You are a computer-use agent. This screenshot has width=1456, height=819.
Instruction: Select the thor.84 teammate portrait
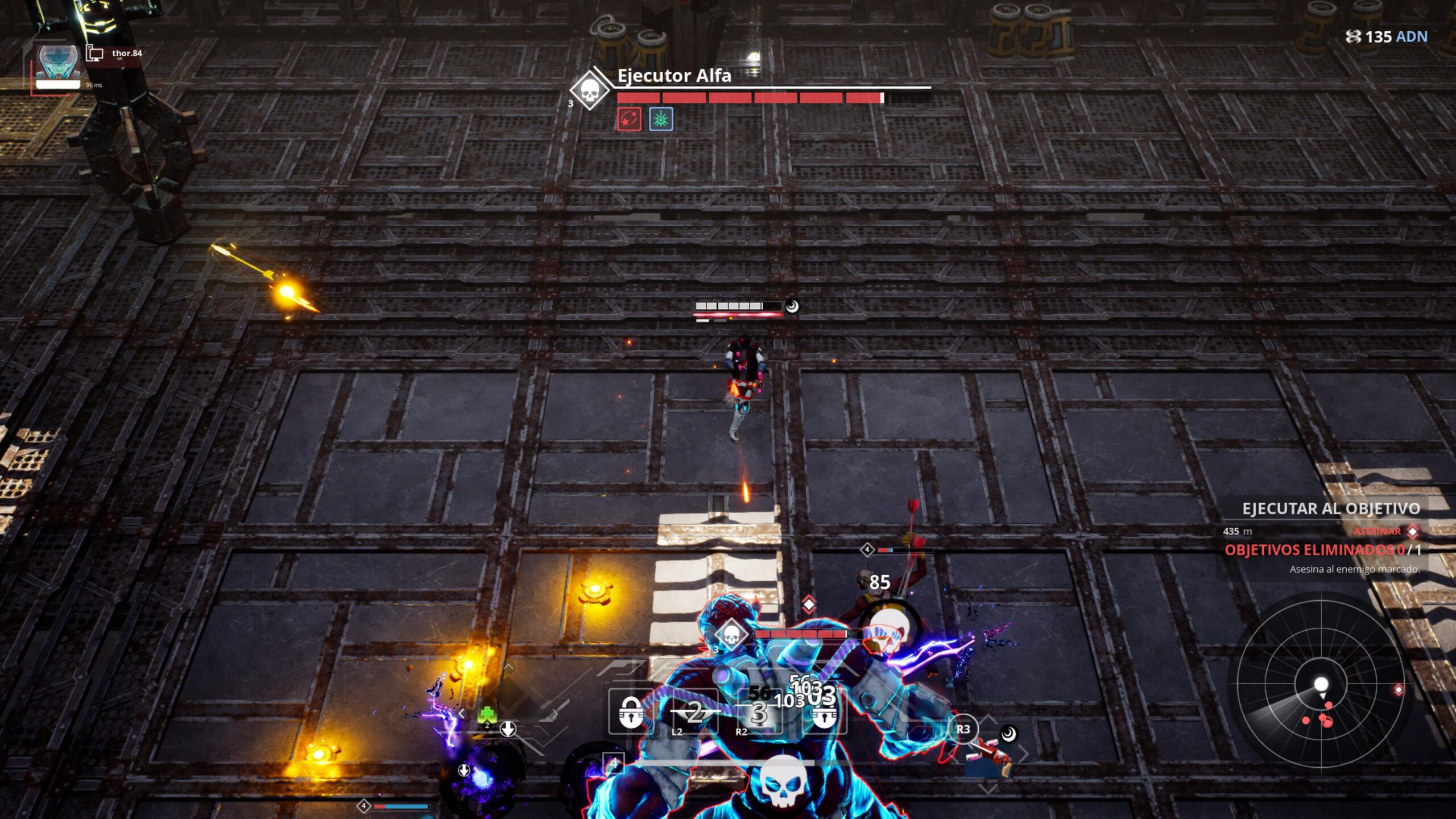[57, 65]
